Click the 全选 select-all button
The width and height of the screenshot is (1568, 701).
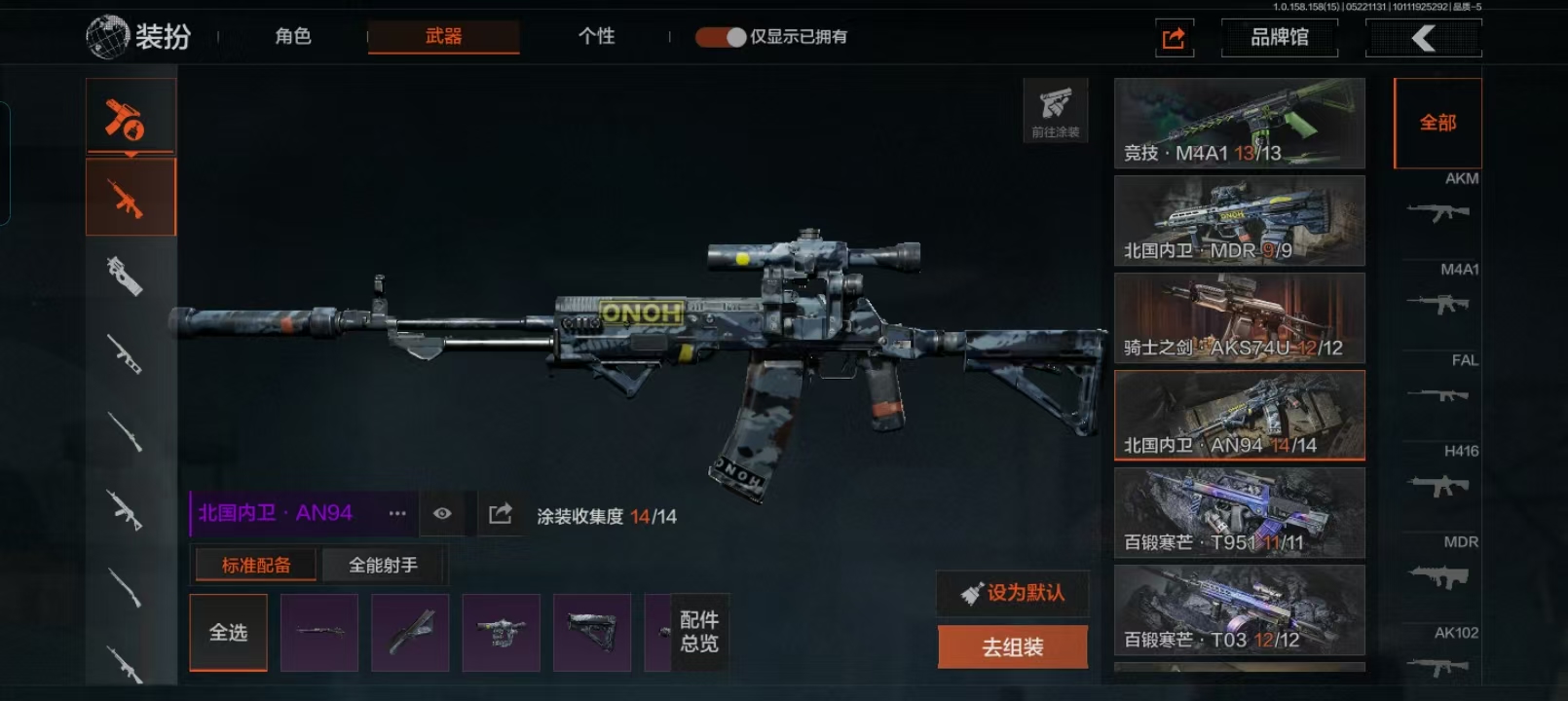pyautogui.click(x=228, y=633)
